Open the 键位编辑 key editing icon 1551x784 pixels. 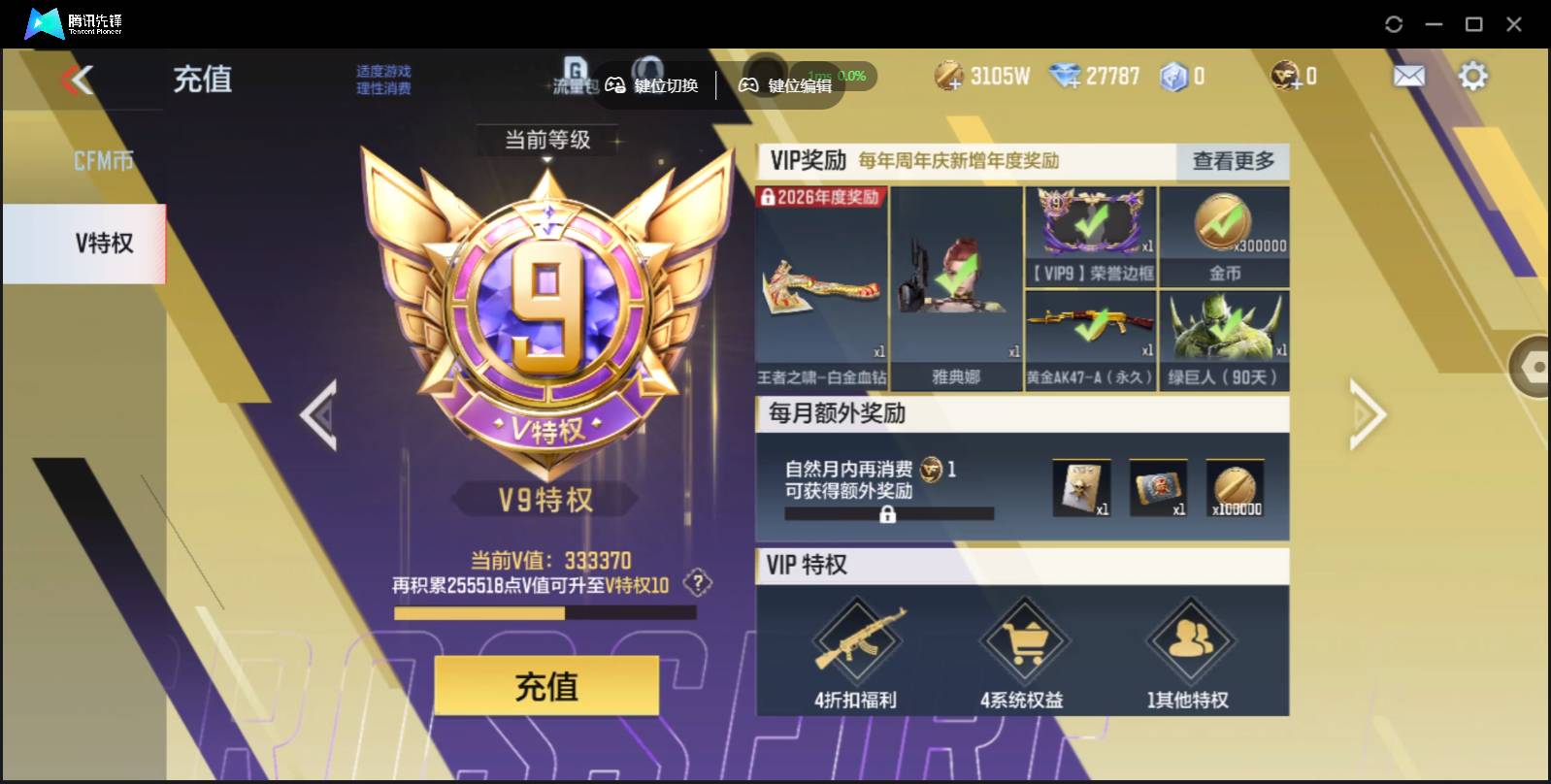pos(748,84)
